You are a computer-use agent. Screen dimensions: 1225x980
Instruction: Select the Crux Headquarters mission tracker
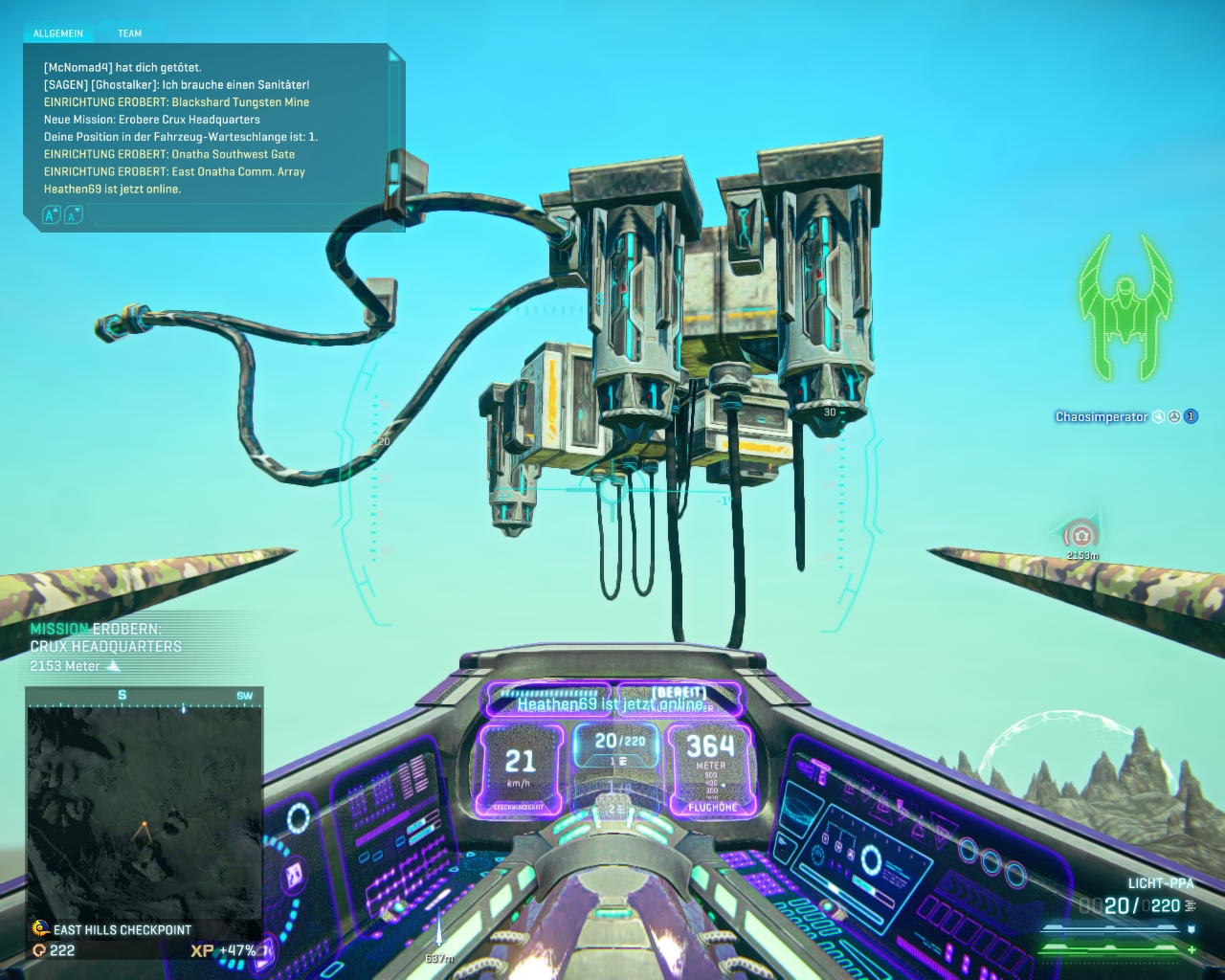105,647
